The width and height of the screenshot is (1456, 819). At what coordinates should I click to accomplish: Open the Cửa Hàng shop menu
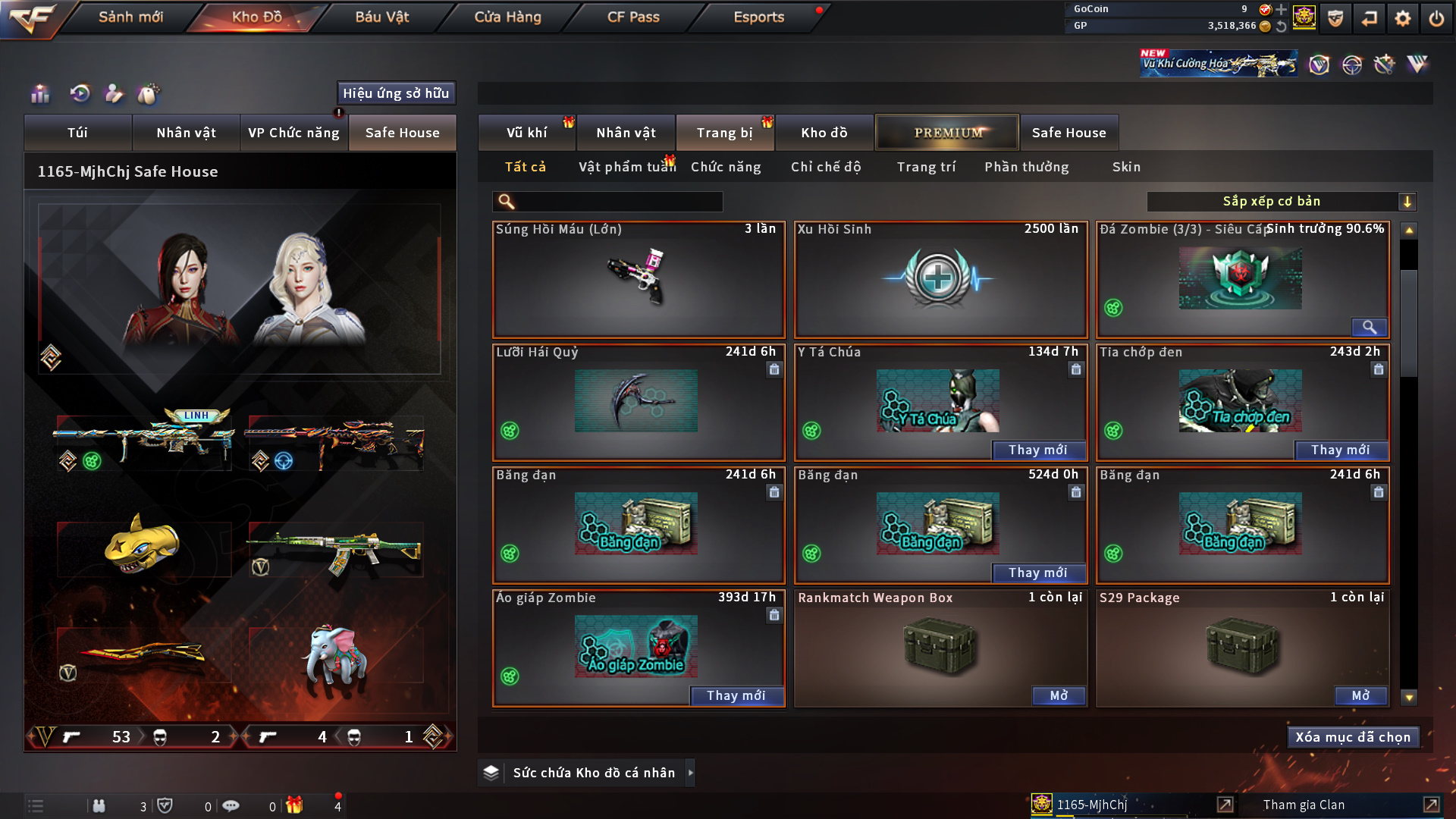[507, 17]
